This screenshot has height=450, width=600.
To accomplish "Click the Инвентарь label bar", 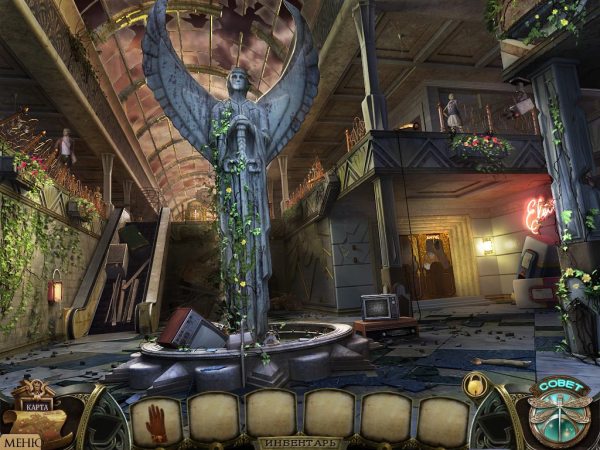I will tap(299, 442).
